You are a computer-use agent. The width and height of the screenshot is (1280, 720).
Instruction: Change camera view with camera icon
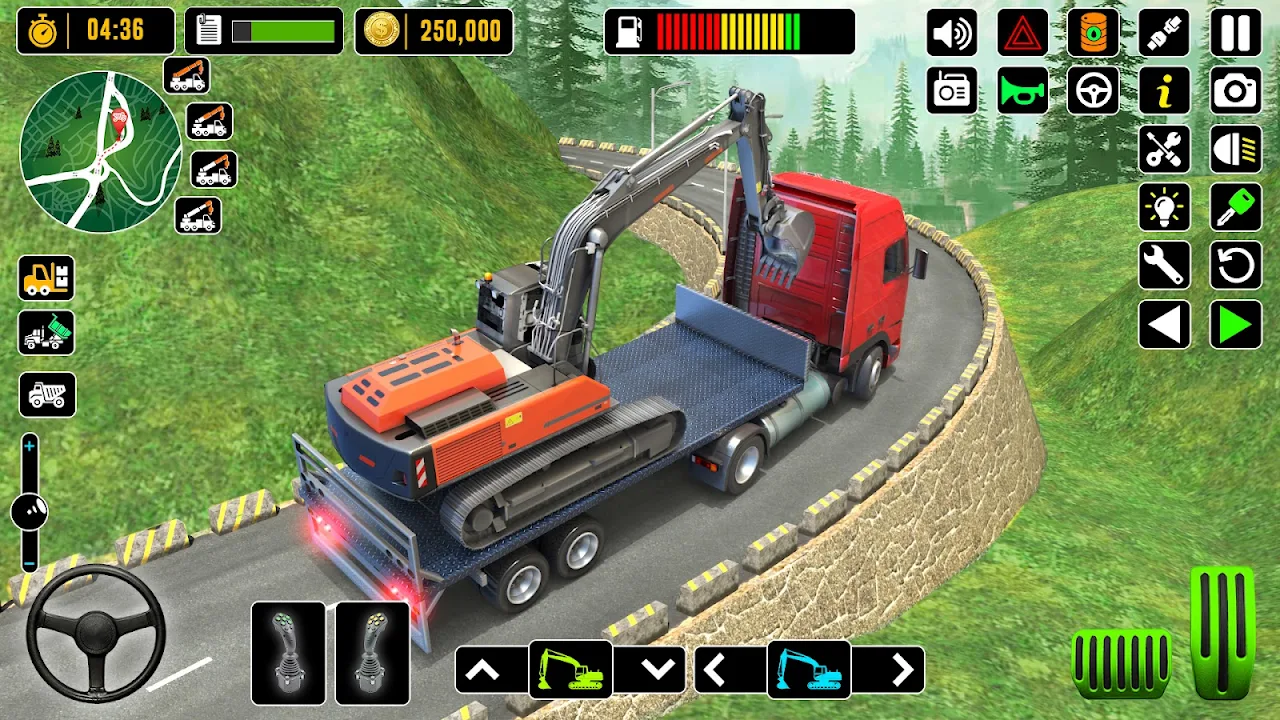[1236, 92]
